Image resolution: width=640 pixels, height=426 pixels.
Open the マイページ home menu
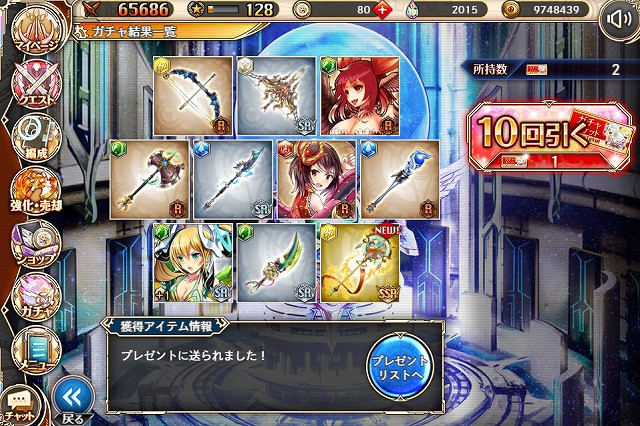[x=32, y=33]
